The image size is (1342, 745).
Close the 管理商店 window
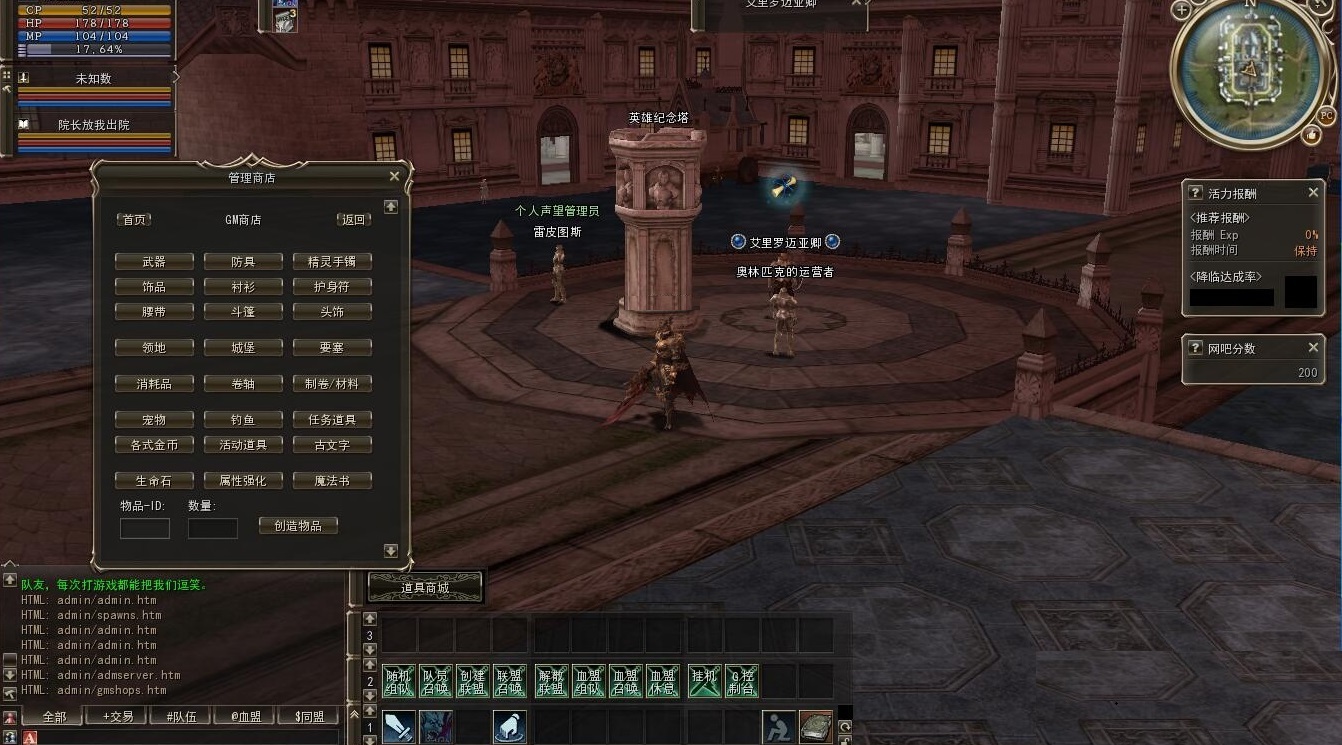[394, 177]
